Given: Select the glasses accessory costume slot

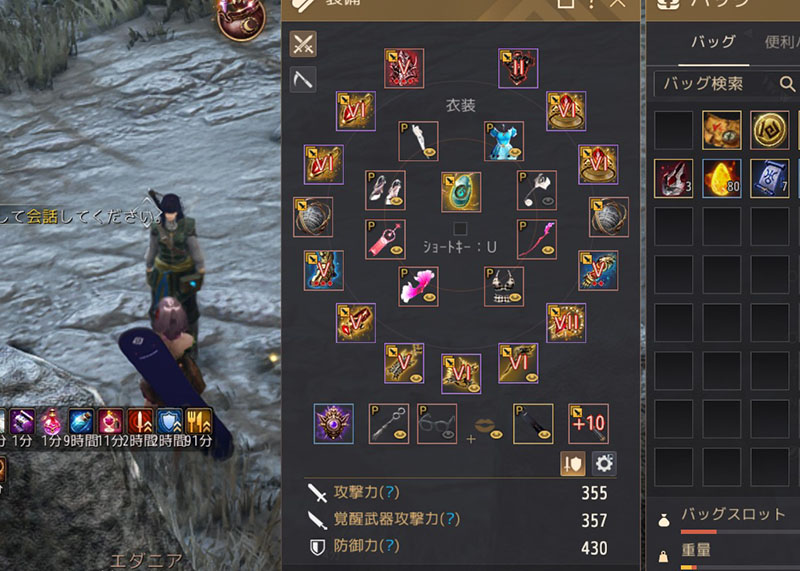Looking at the screenshot, I should click(x=437, y=423).
